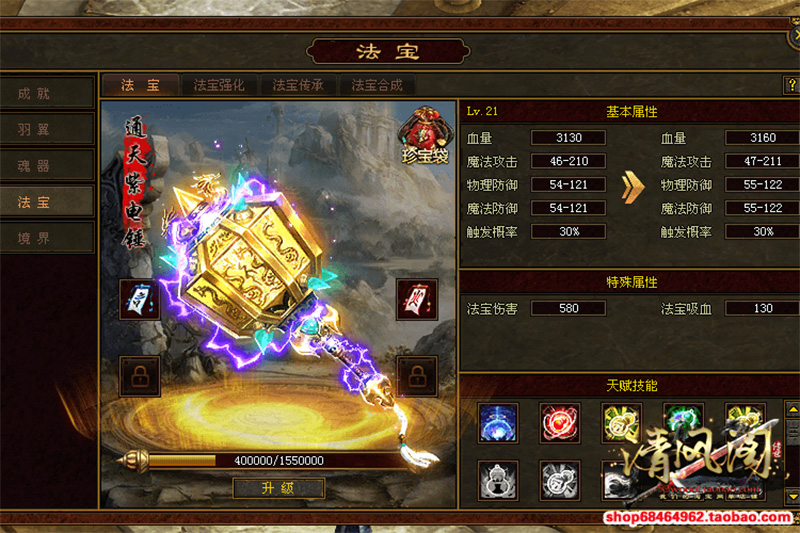
Task: Select the 法宝 entry in the side menu
Action: [47, 201]
